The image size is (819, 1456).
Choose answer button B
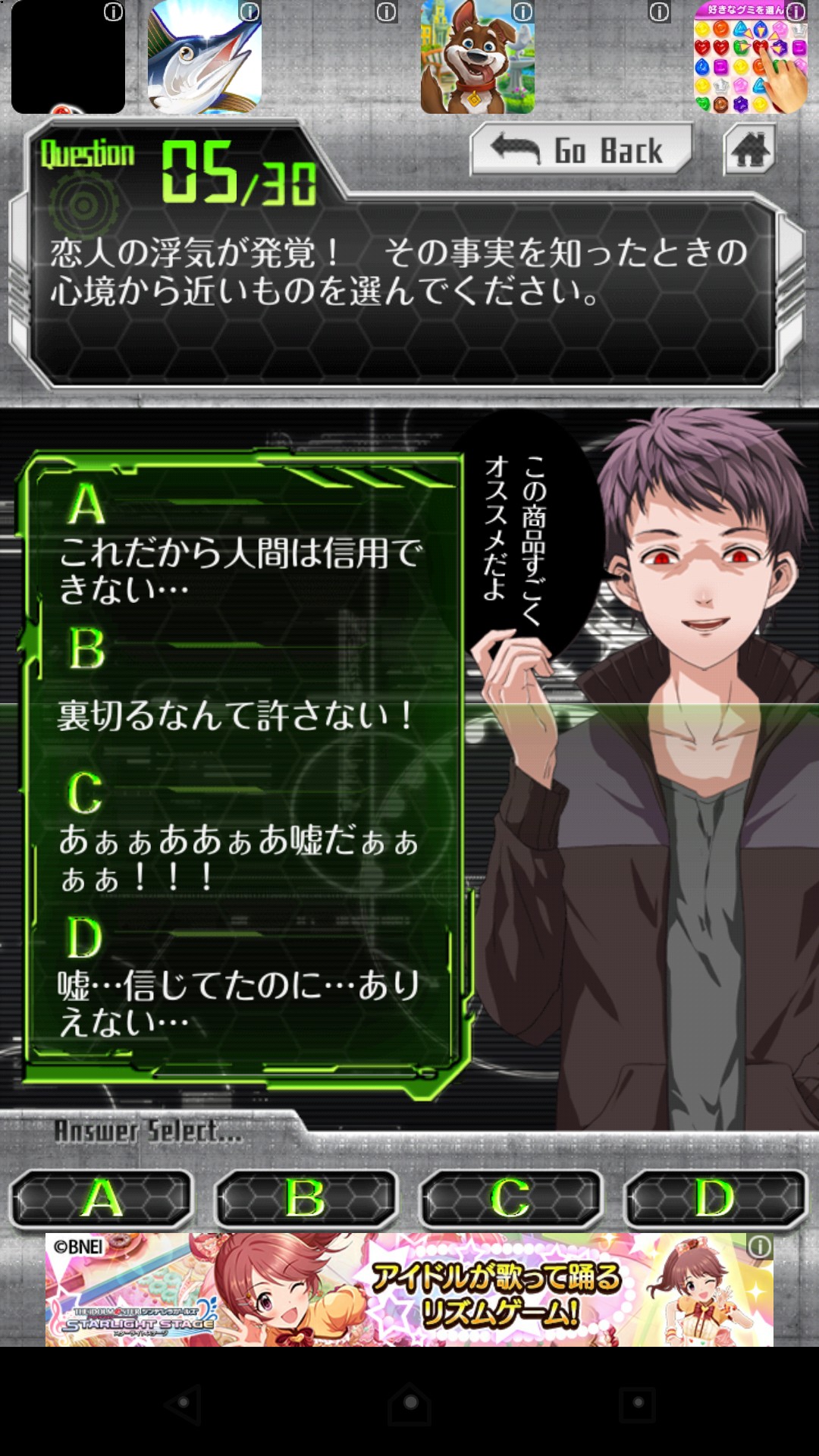(x=306, y=1199)
